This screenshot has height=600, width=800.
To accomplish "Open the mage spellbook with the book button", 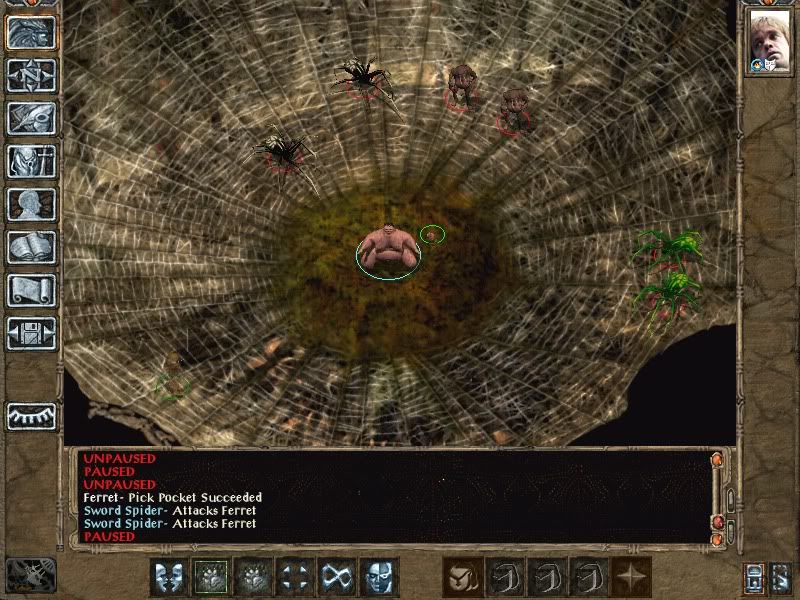I will pyautogui.click(x=31, y=247).
